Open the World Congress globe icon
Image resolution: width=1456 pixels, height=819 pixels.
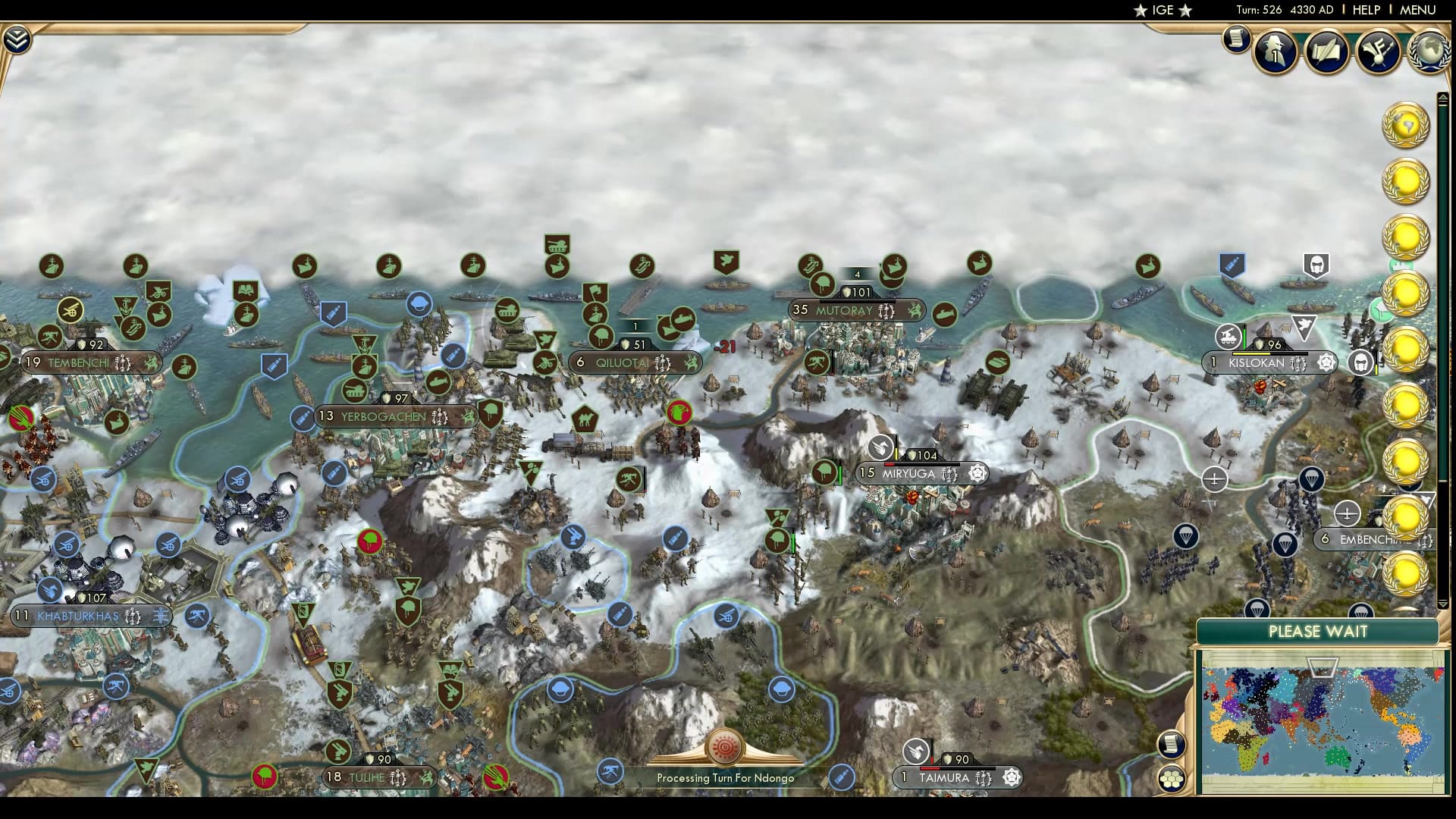coord(1429,52)
